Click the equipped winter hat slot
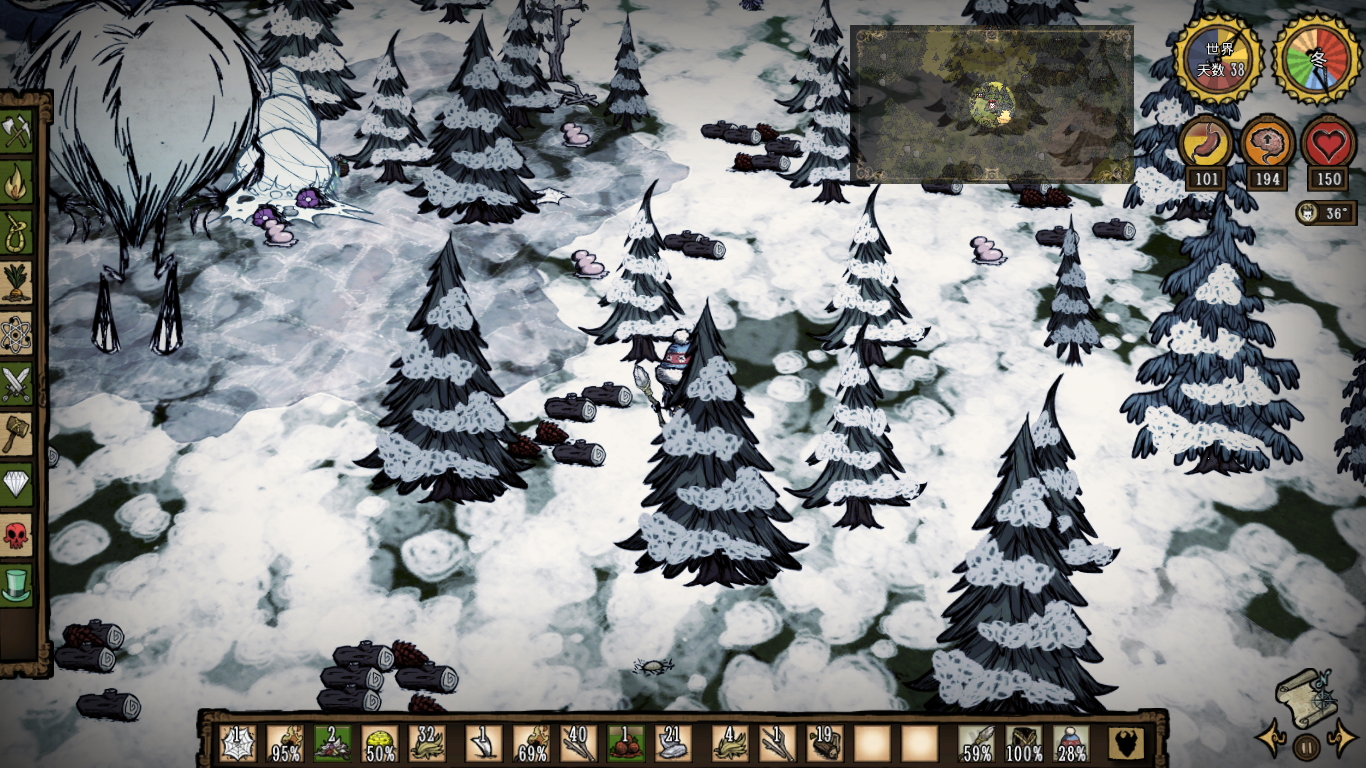1366x768 pixels. point(1071,743)
